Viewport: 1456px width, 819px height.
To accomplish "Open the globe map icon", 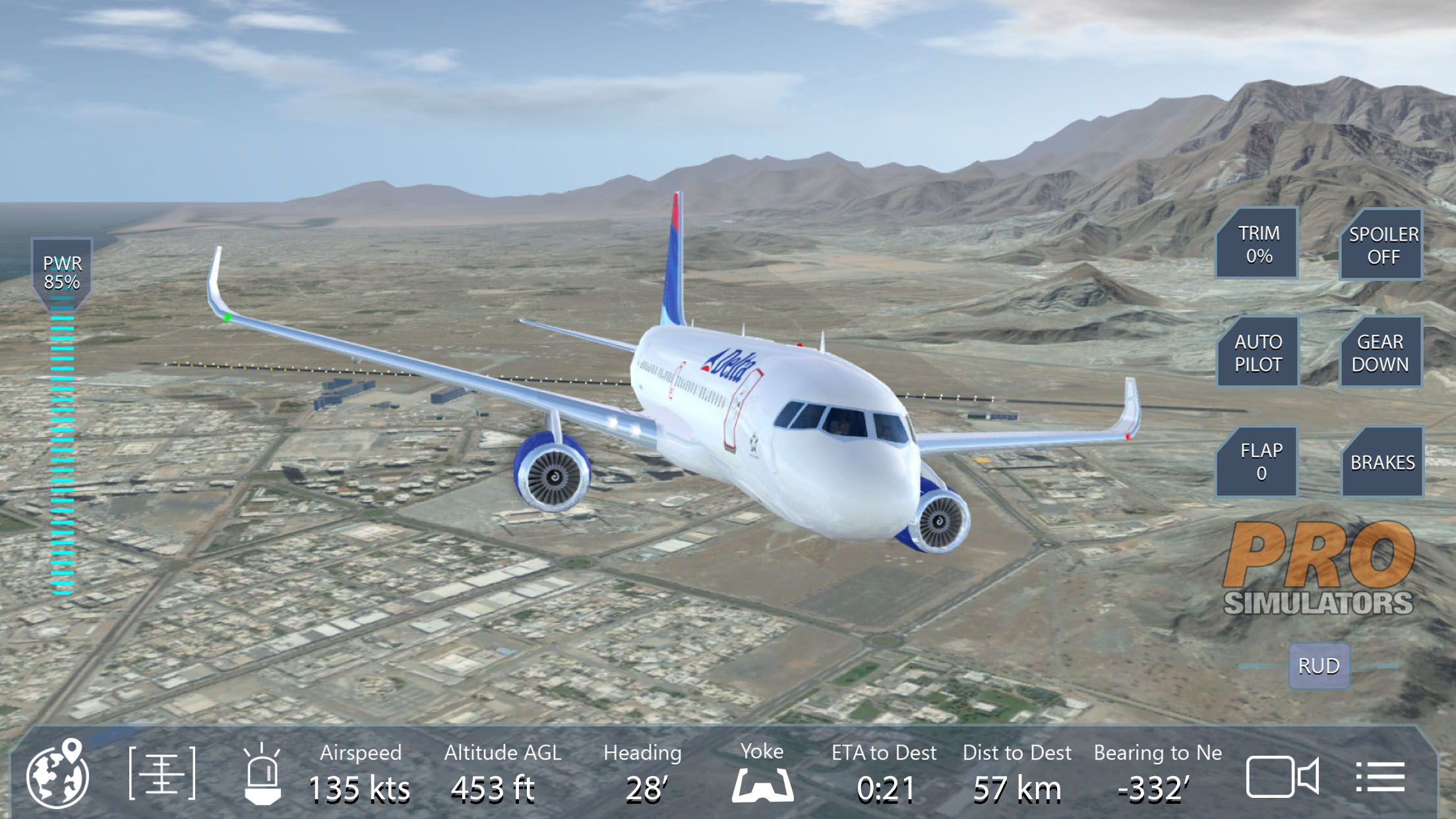I will pos(58,775).
